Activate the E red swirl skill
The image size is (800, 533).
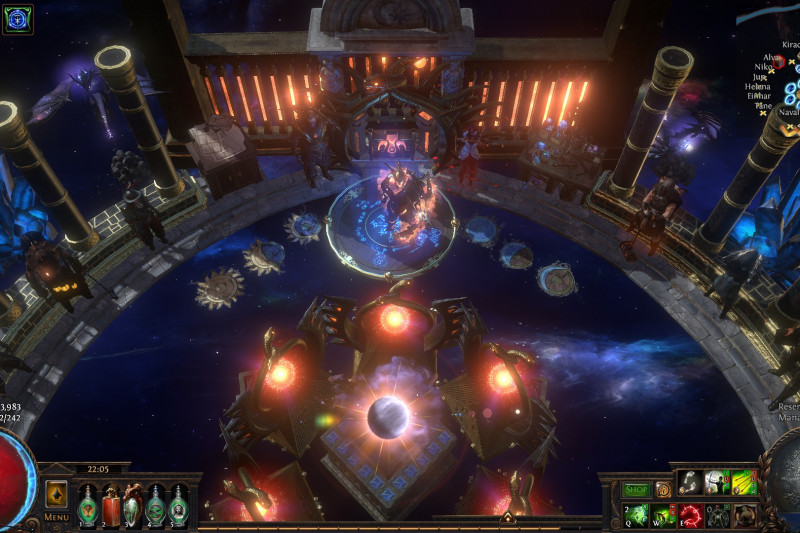click(x=690, y=515)
